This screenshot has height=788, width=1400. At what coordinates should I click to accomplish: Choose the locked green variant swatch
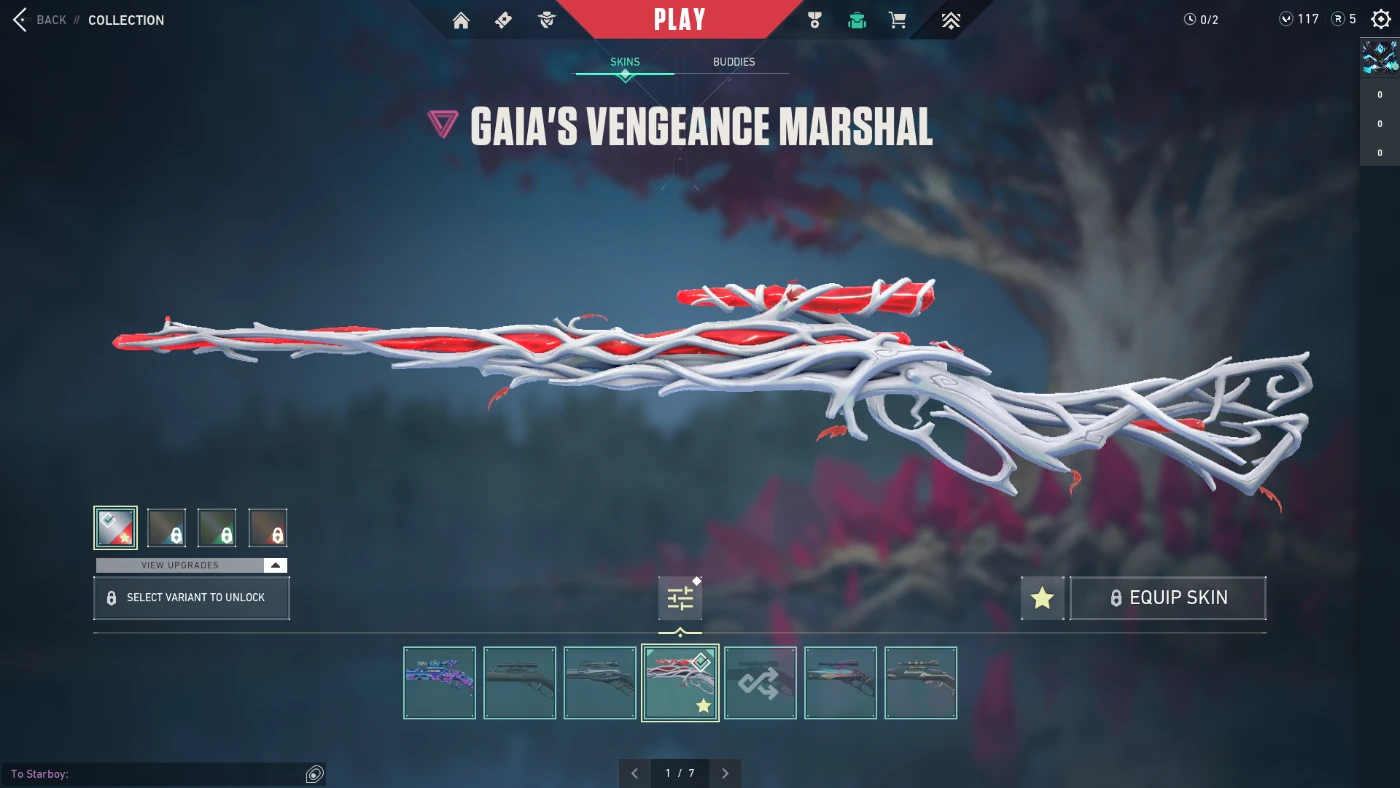pyautogui.click(x=217, y=528)
